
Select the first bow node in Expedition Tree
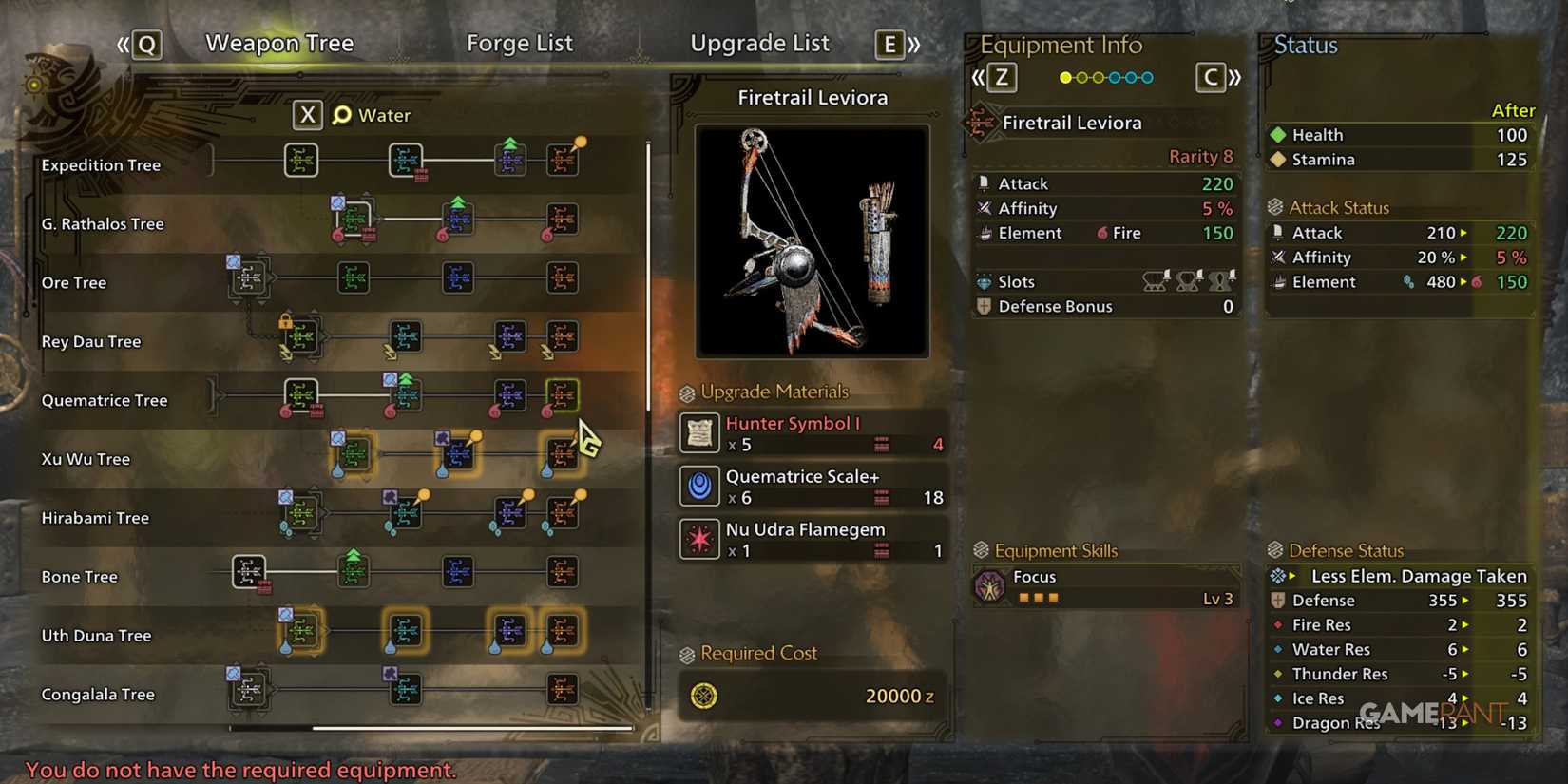[301, 159]
